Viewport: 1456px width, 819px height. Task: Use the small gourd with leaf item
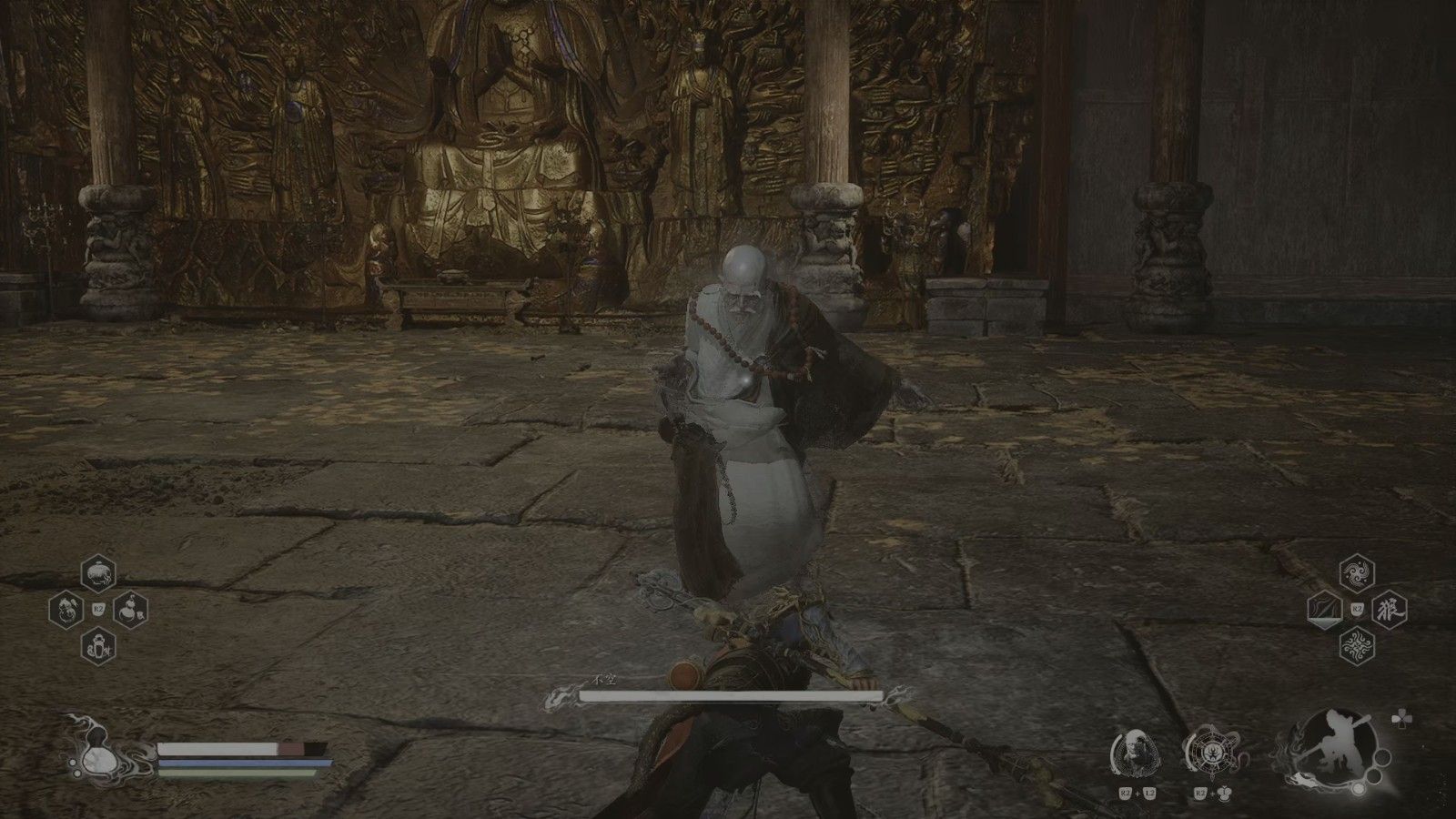(67, 609)
